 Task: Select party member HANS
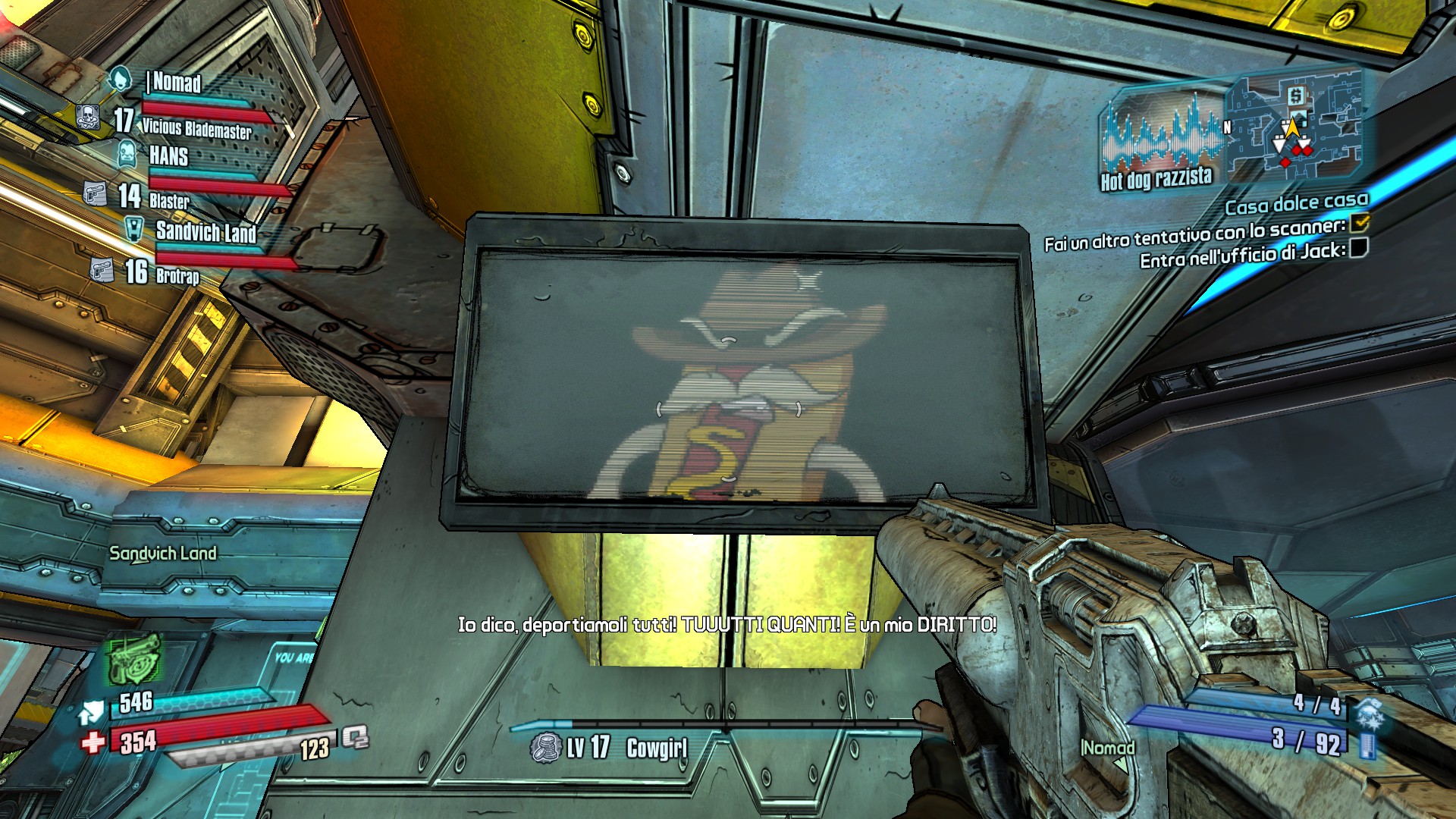coord(168,156)
